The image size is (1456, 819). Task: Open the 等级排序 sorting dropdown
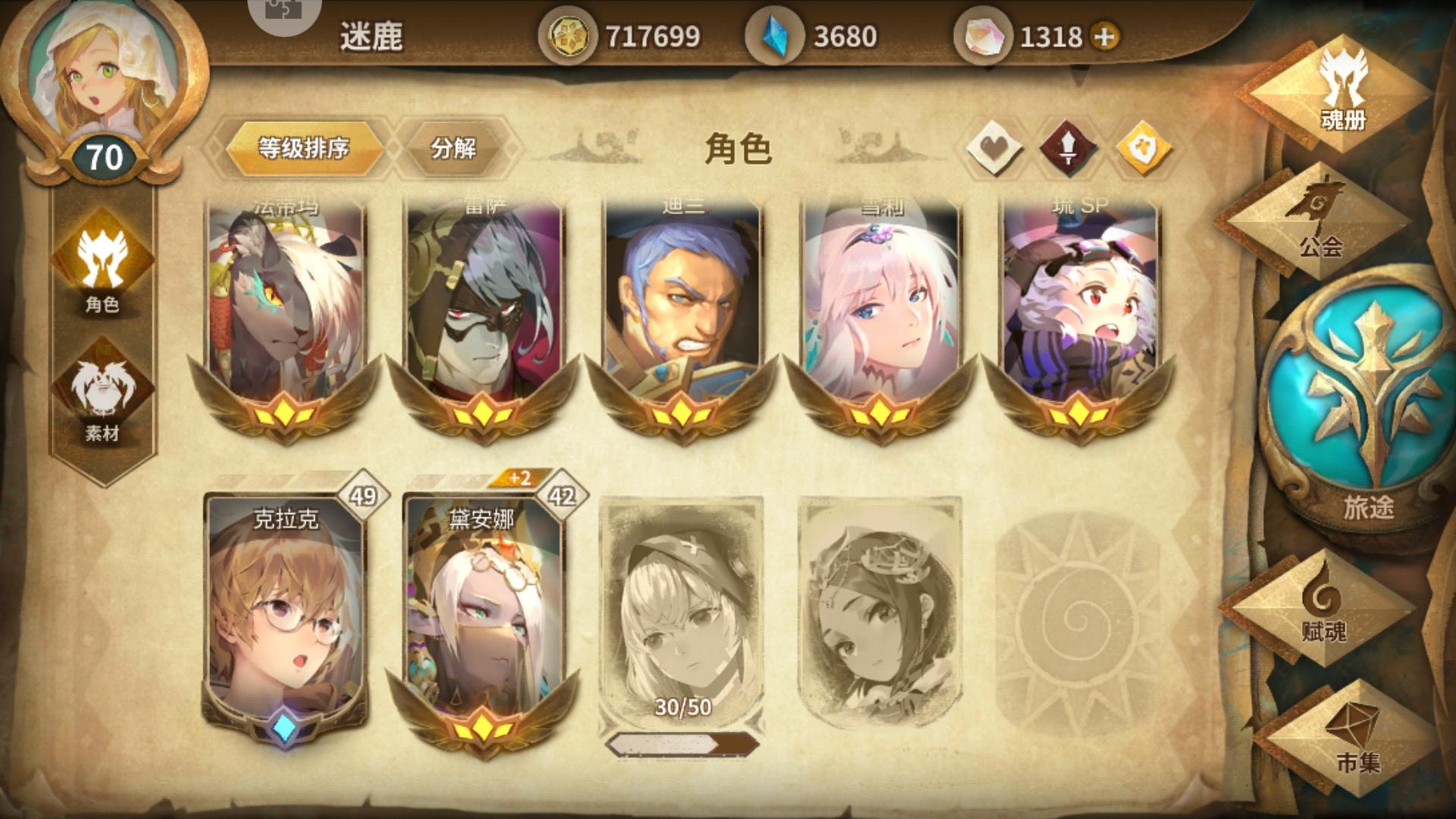[305, 149]
